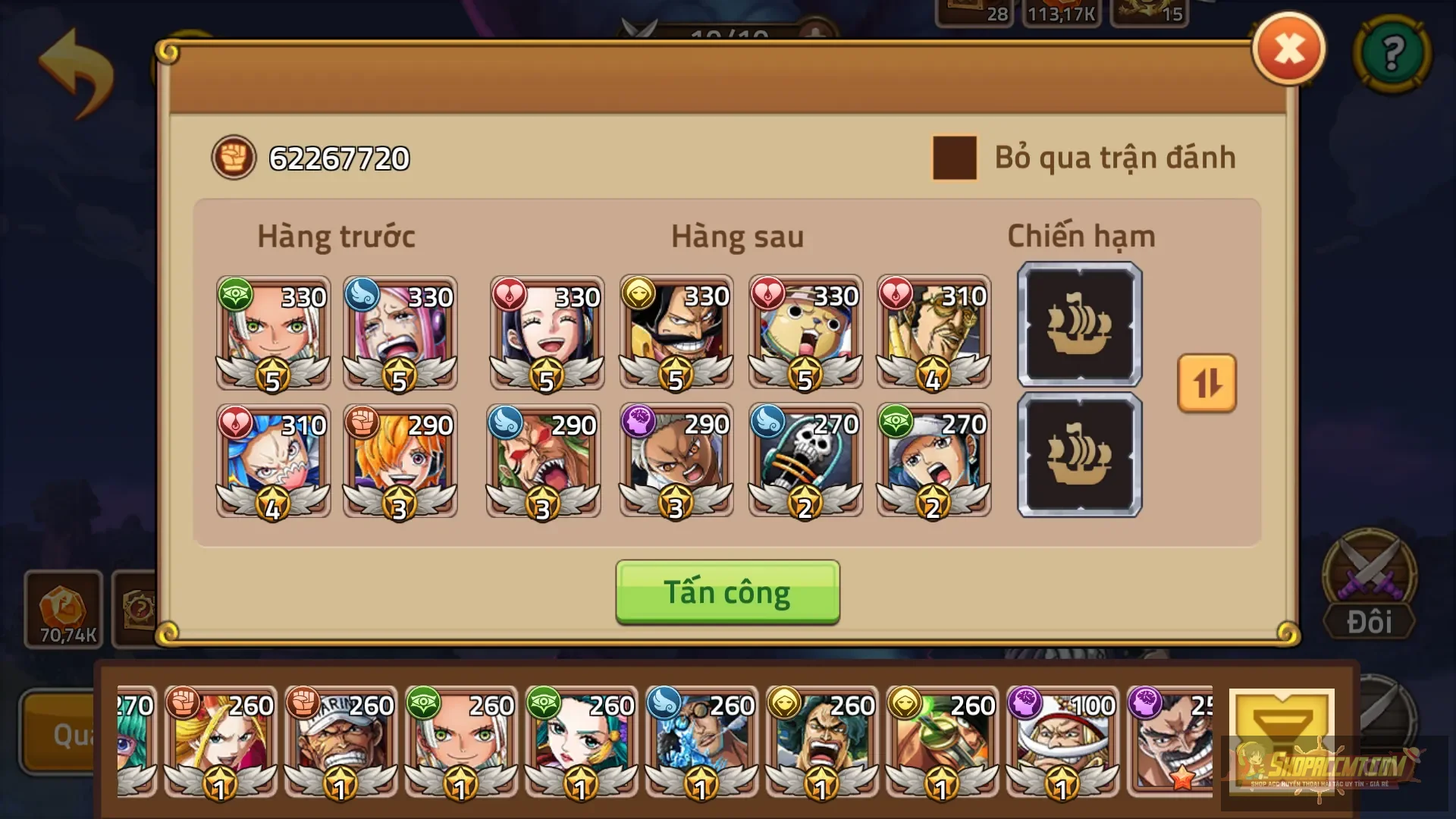Screen dimensions: 1456x819
Task: Click the fist icon beside power 62267720
Action: tap(234, 157)
